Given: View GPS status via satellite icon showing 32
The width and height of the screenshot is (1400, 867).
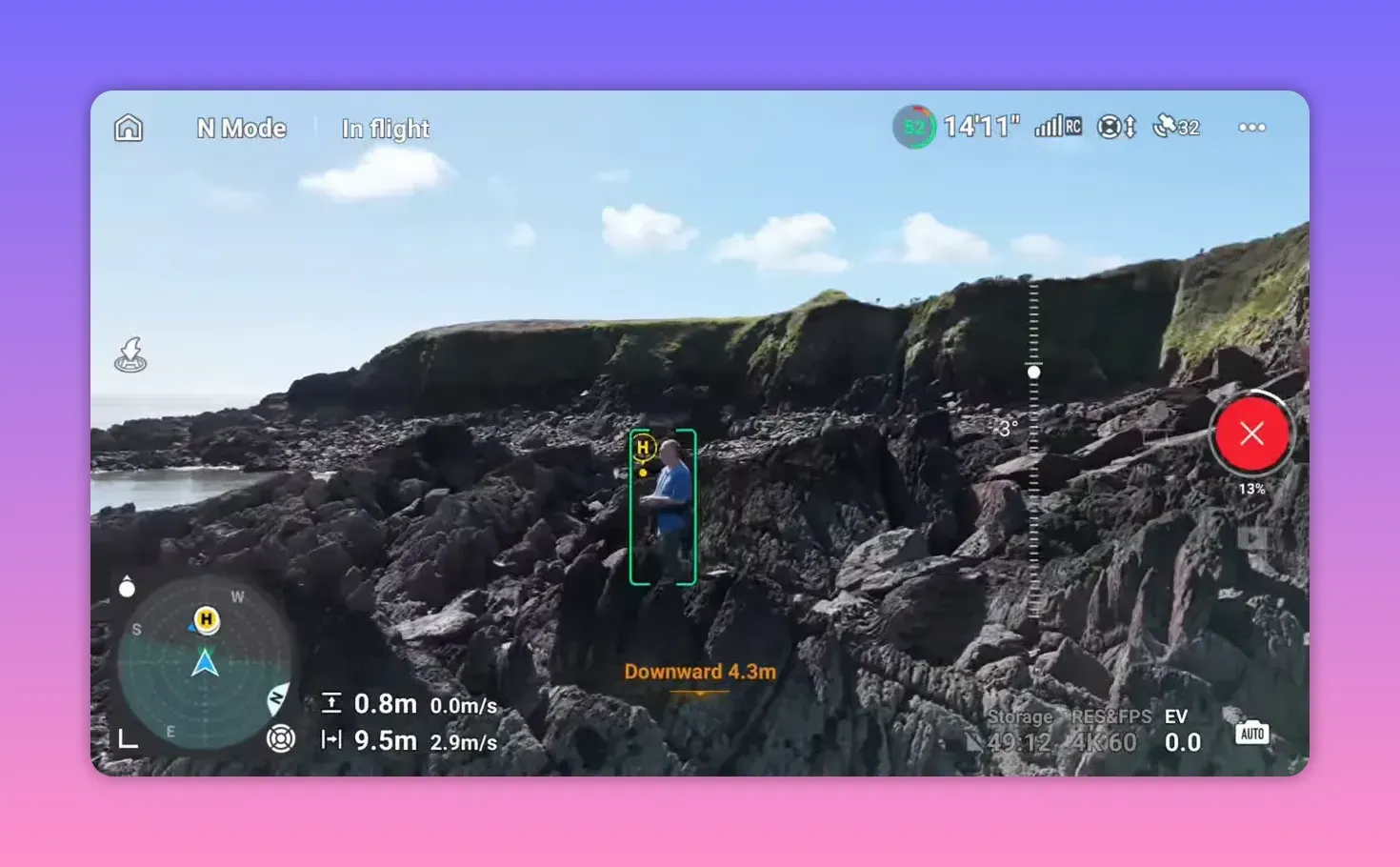Looking at the screenshot, I should (x=1175, y=126).
